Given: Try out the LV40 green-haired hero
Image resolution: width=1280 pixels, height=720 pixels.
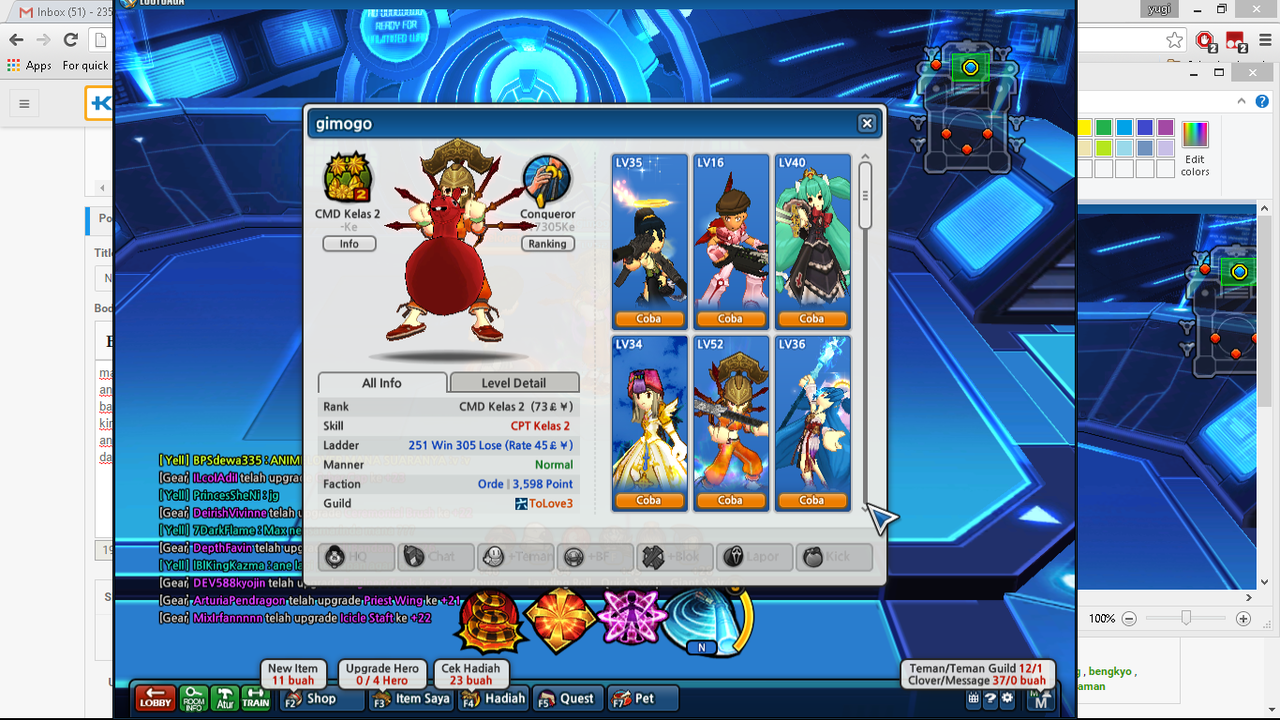Looking at the screenshot, I should (812, 319).
